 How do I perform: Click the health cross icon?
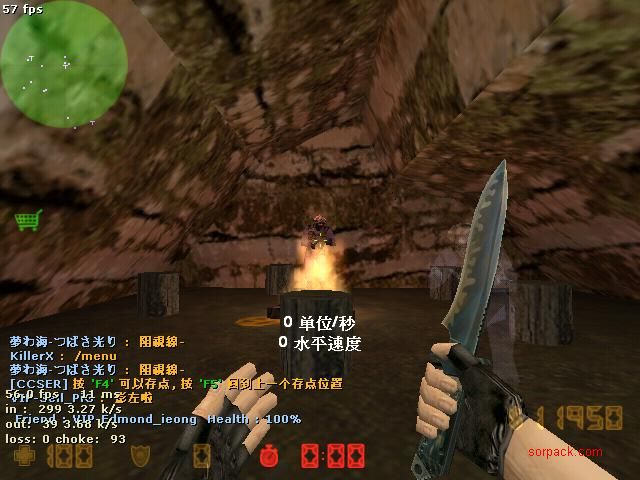pyautogui.click(x=25, y=456)
